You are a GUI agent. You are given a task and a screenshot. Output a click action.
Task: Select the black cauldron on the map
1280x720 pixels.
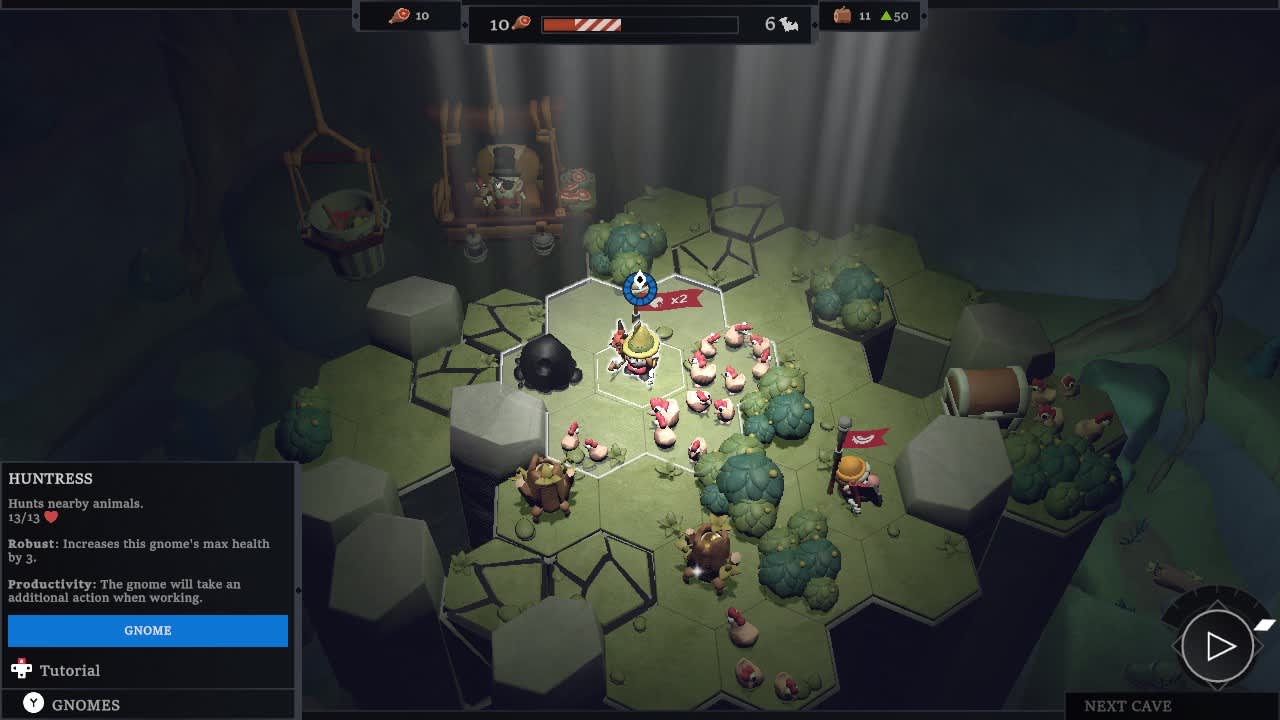click(547, 365)
